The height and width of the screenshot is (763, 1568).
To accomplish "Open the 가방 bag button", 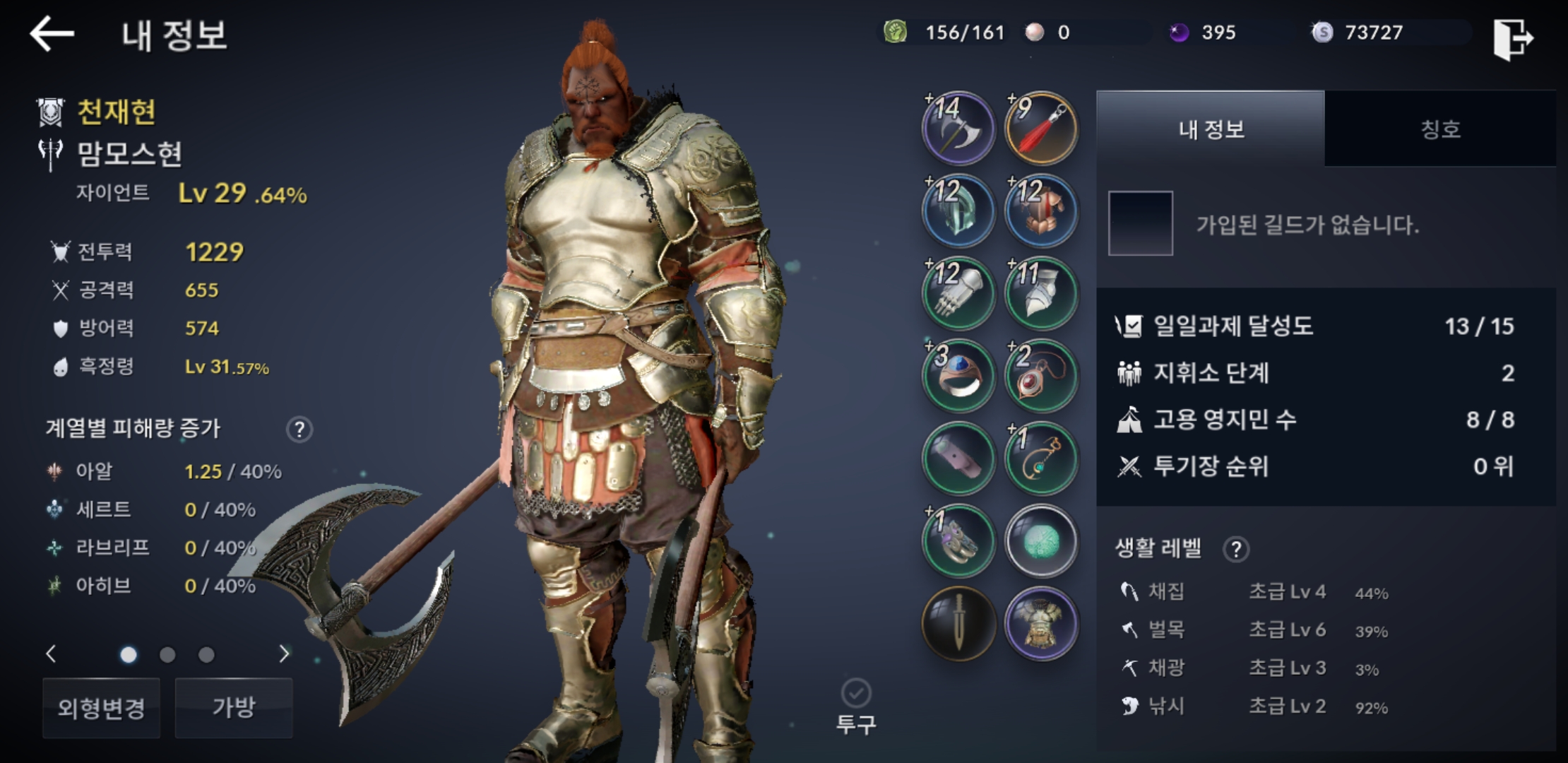I will (x=234, y=707).
